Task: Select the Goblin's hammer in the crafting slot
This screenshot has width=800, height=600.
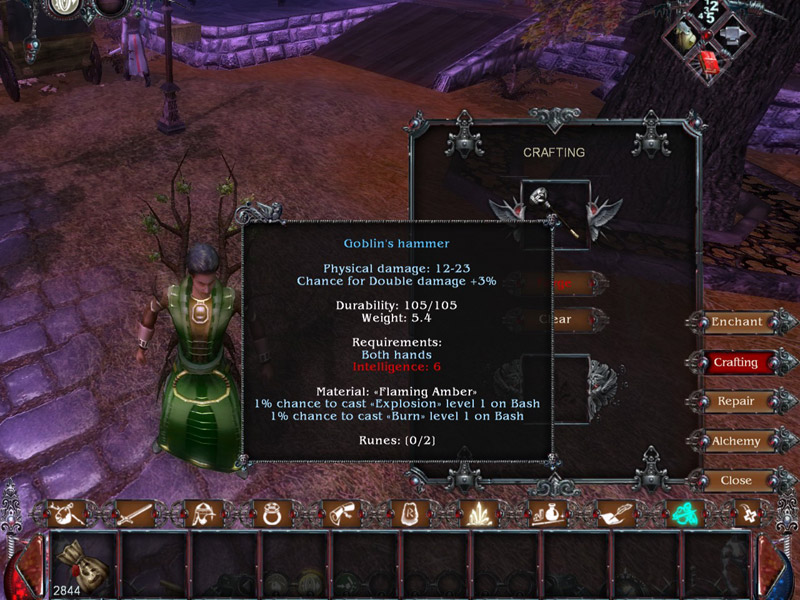Action: [555, 212]
